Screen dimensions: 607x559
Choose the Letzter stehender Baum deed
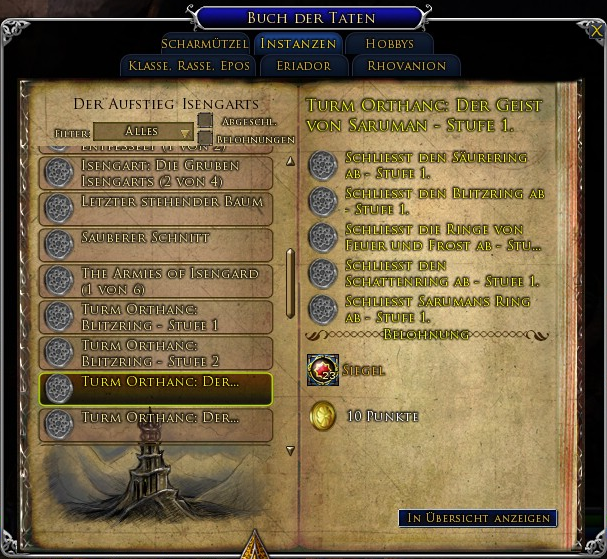point(155,208)
